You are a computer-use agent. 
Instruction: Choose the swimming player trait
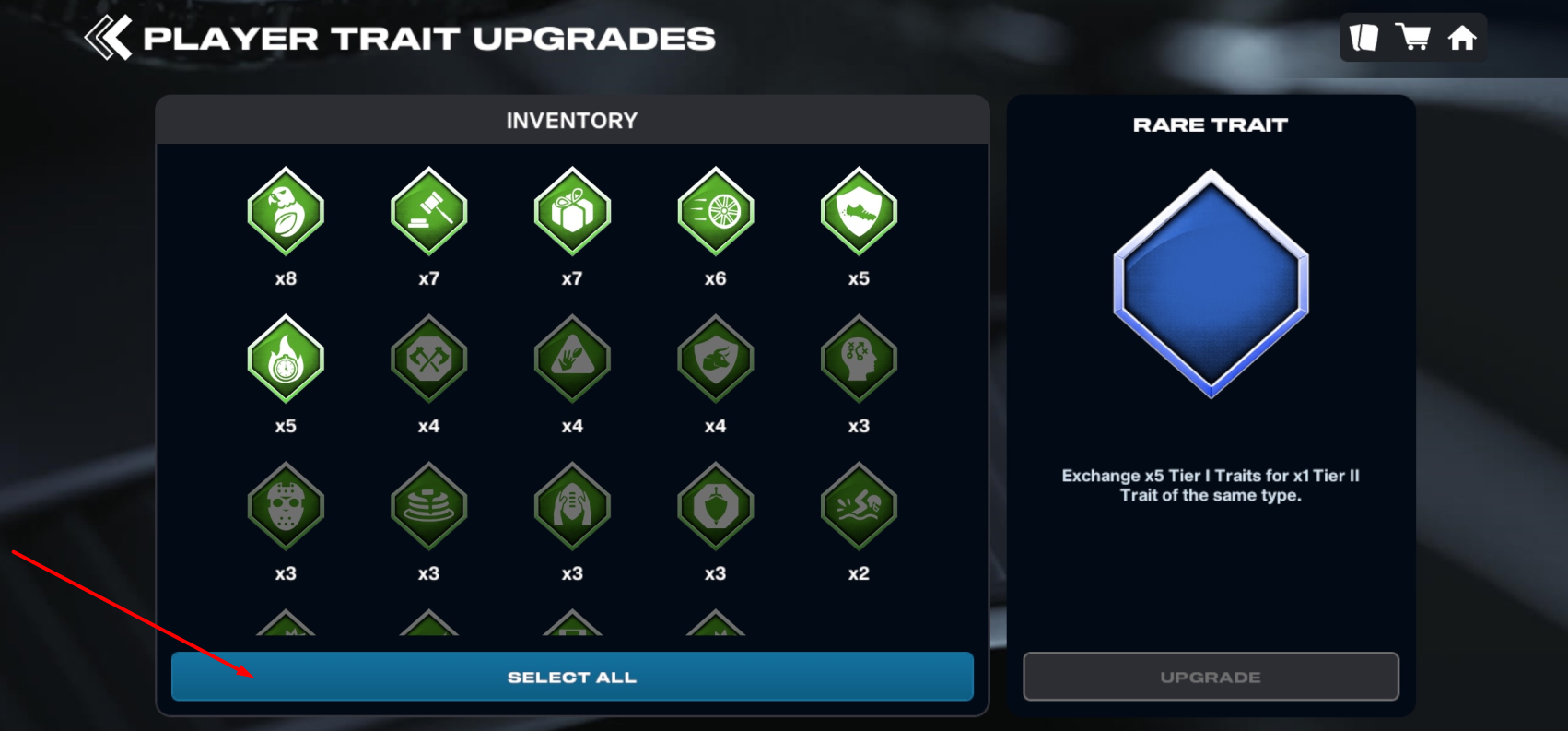[x=859, y=506]
